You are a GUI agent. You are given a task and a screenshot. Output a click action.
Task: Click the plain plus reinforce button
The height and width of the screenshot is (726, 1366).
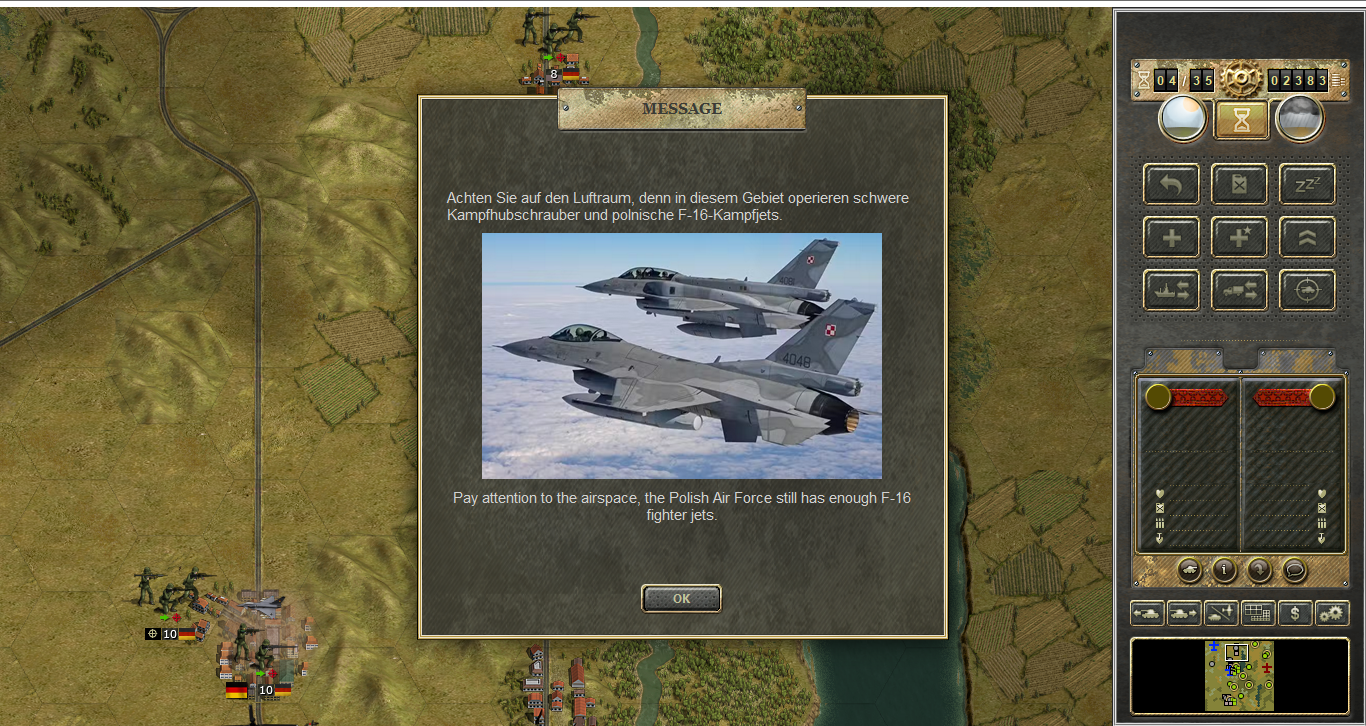click(x=1171, y=237)
